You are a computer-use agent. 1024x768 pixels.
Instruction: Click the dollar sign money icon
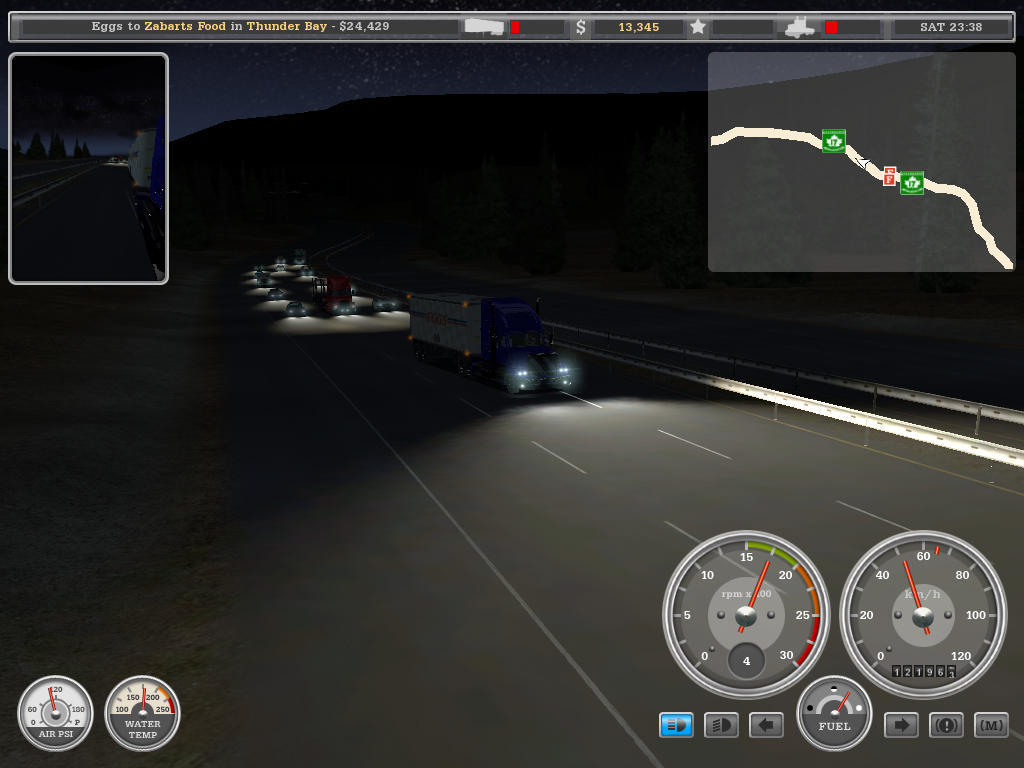(581, 27)
